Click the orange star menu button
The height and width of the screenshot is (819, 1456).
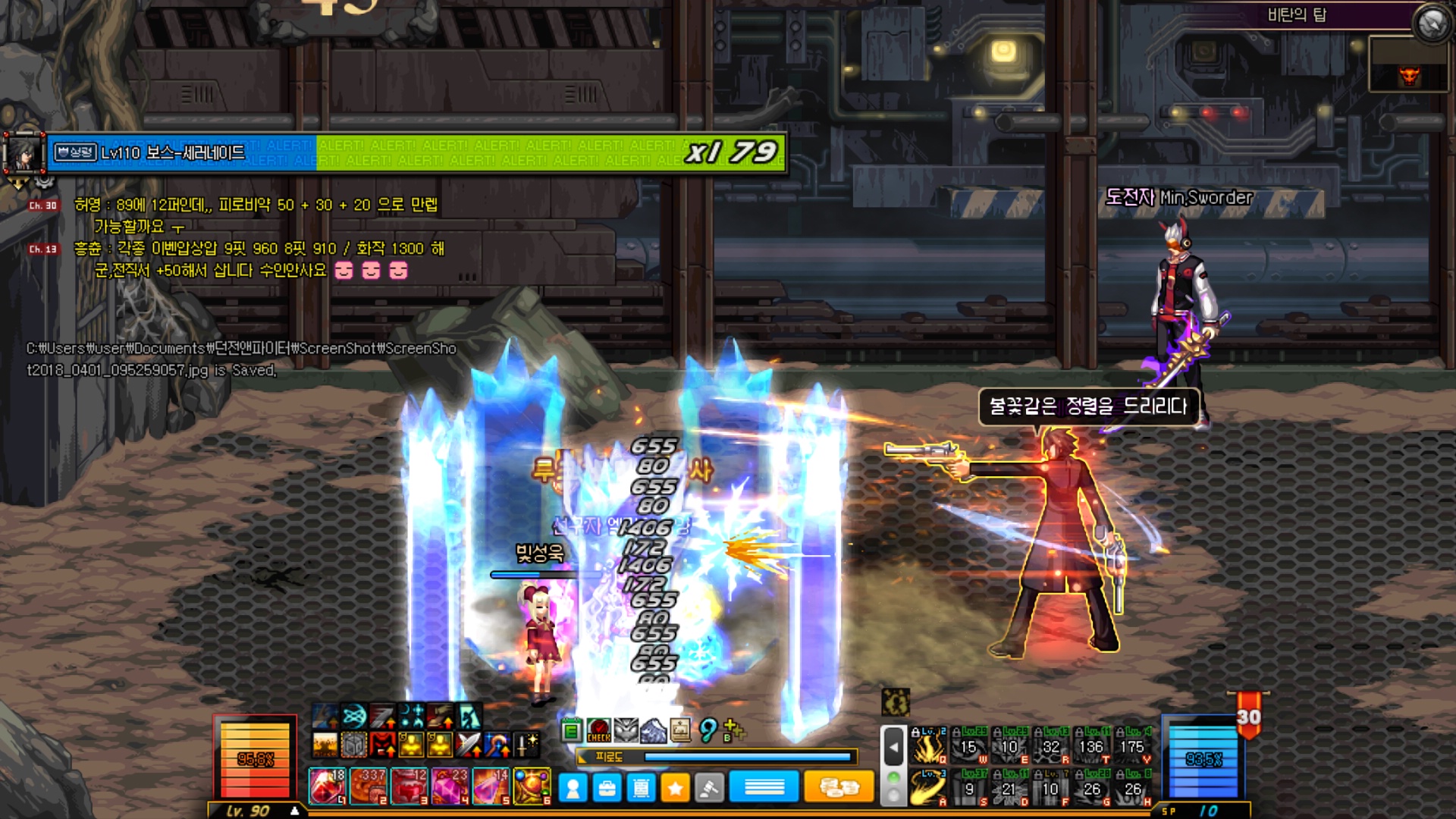[x=675, y=789]
